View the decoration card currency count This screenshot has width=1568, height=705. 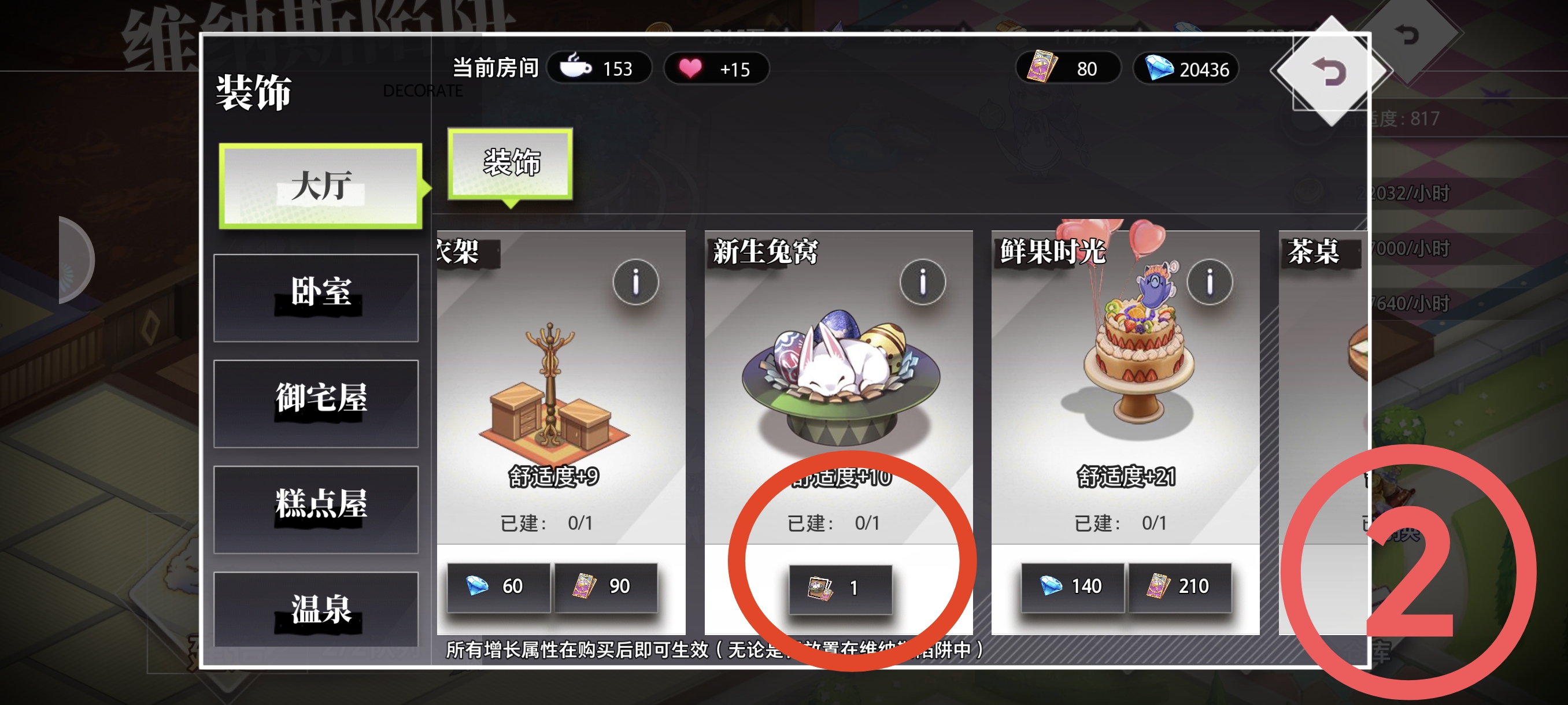click(x=1068, y=69)
